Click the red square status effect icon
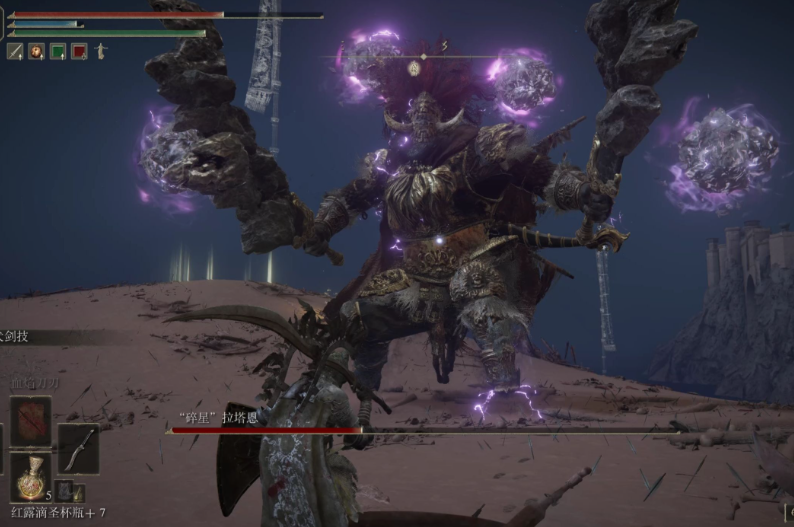This screenshot has width=794, height=527. click(x=79, y=51)
